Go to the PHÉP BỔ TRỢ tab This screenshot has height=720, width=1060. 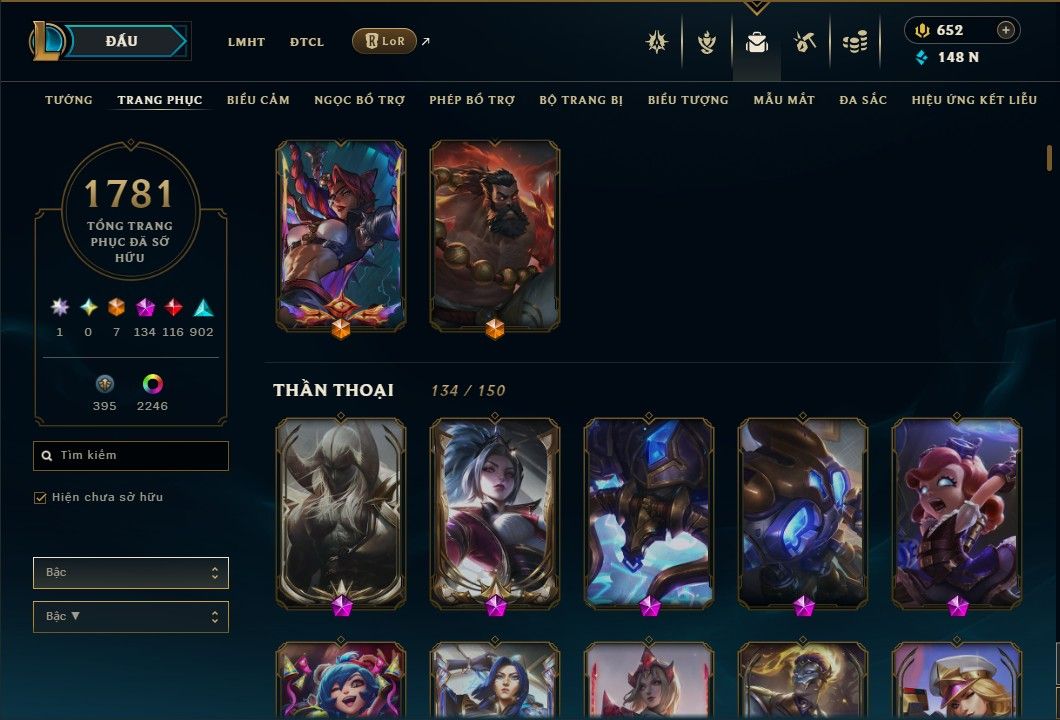(472, 100)
